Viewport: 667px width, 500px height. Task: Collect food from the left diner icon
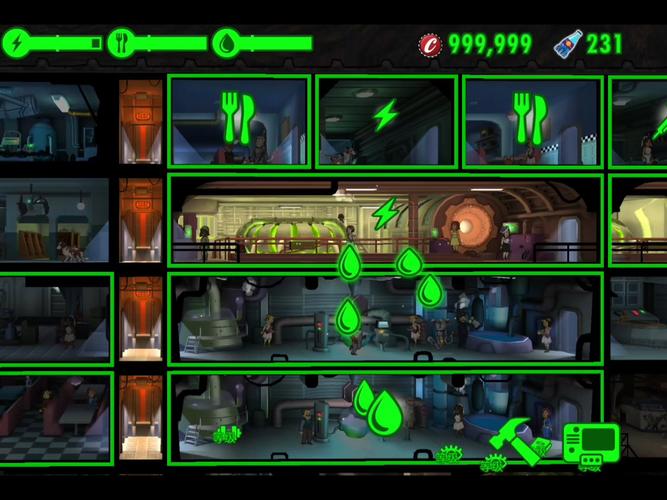[236, 118]
